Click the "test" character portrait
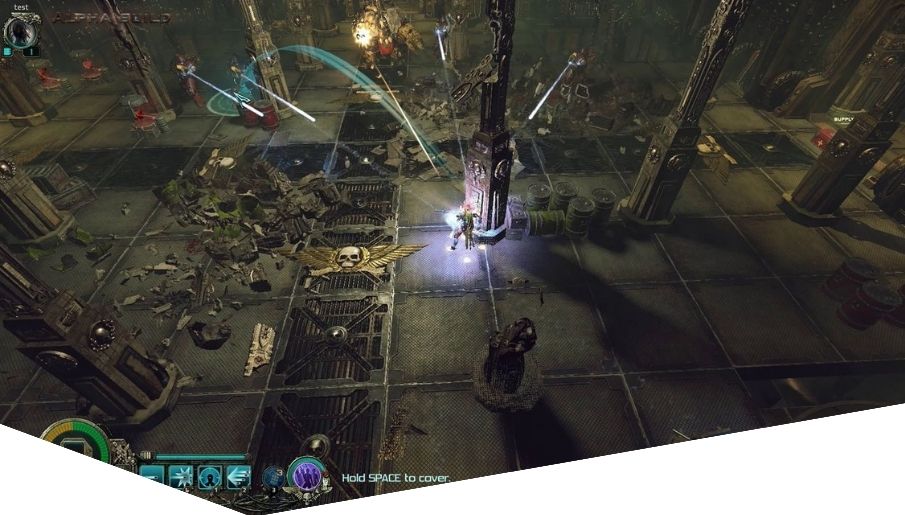Image resolution: width=905 pixels, height=515 pixels. pyautogui.click(x=20, y=31)
